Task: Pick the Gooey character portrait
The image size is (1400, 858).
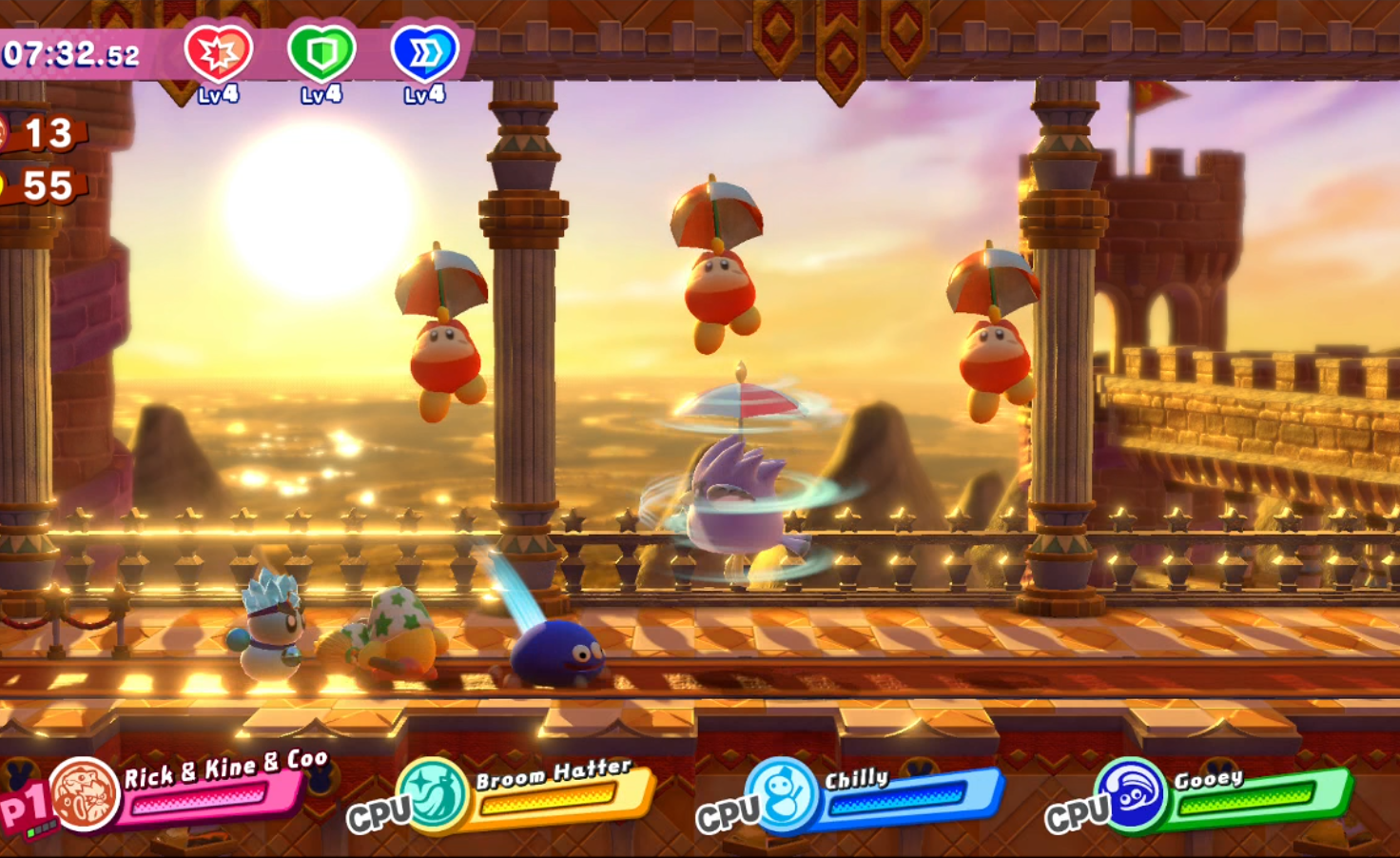Action: coord(1131,794)
